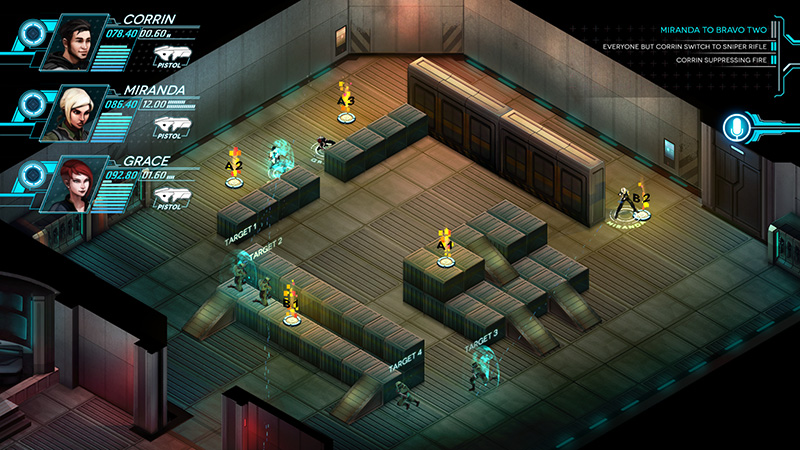Click Miranda's pistol weapon icon
This screenshot has height=450, width=800.
[x=172, y=126]
